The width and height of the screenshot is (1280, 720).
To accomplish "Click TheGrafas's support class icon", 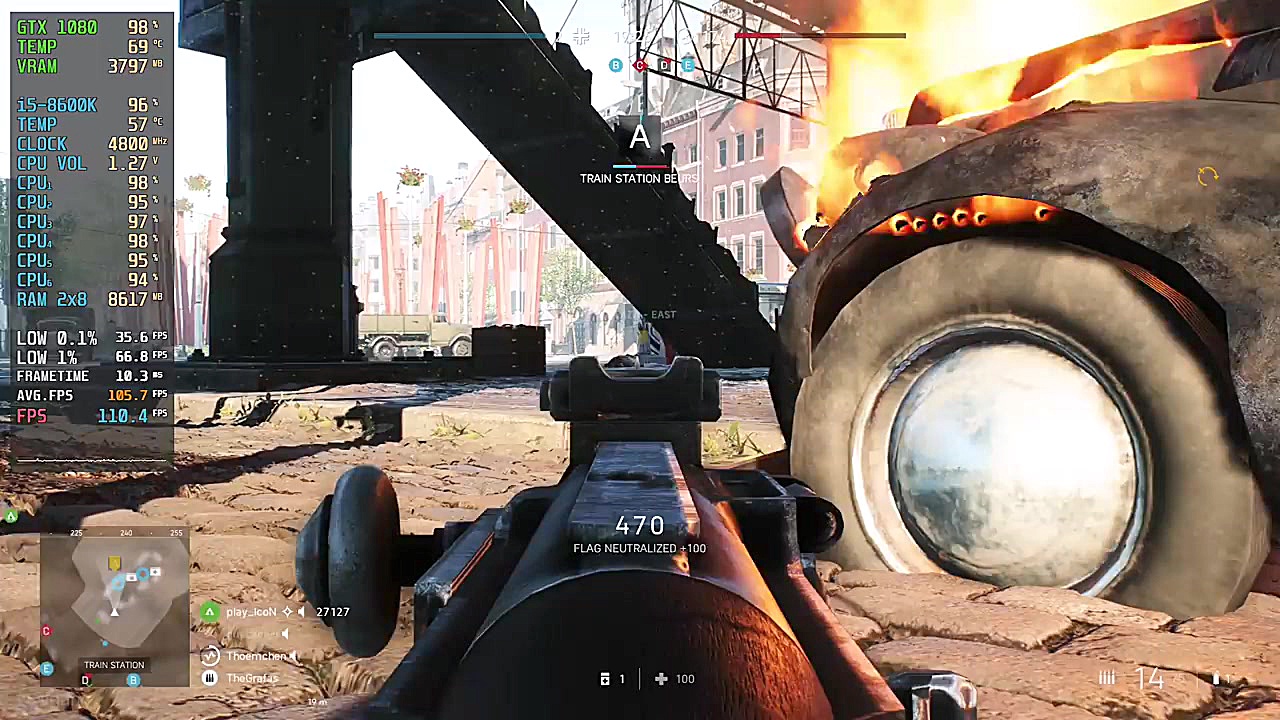I will [x=209, y=678].
